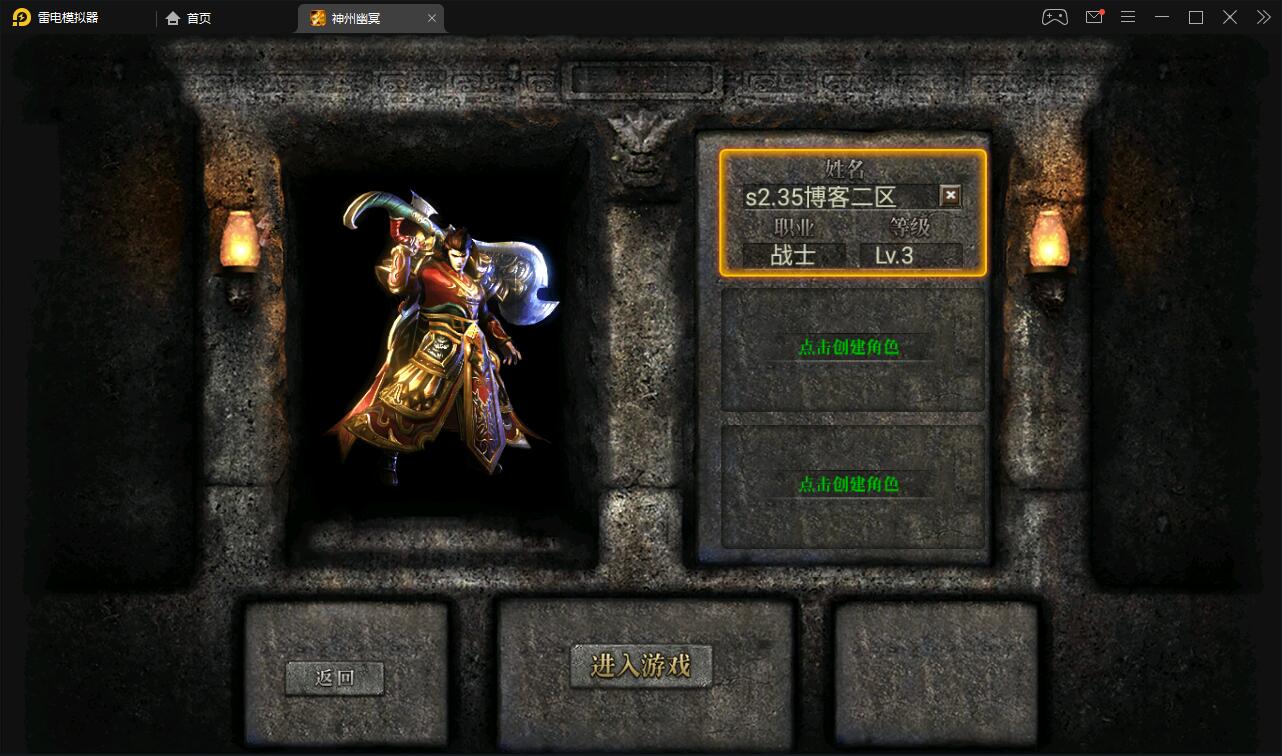Click the yellow LDPlayer logo icon
This screenshot has height=756, width=1282.
point(21,17)
